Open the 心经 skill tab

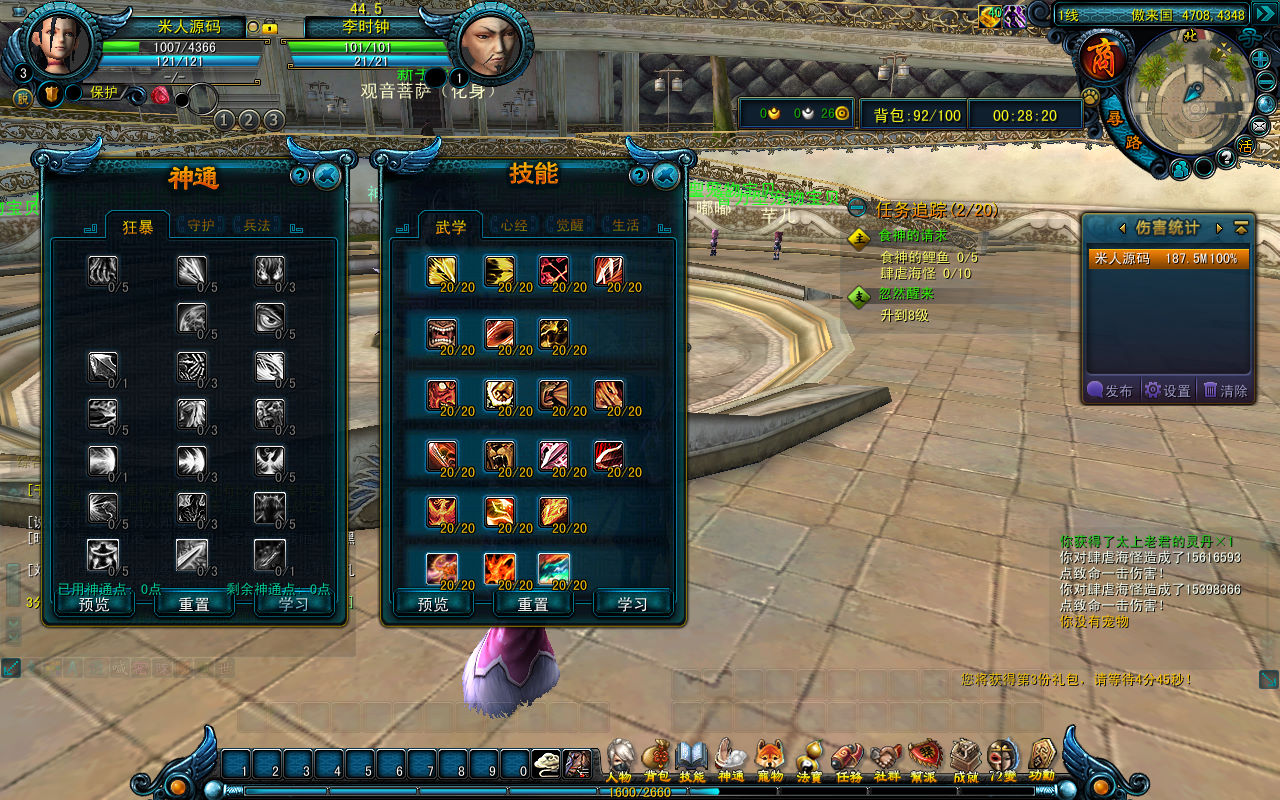click(514, 226)
